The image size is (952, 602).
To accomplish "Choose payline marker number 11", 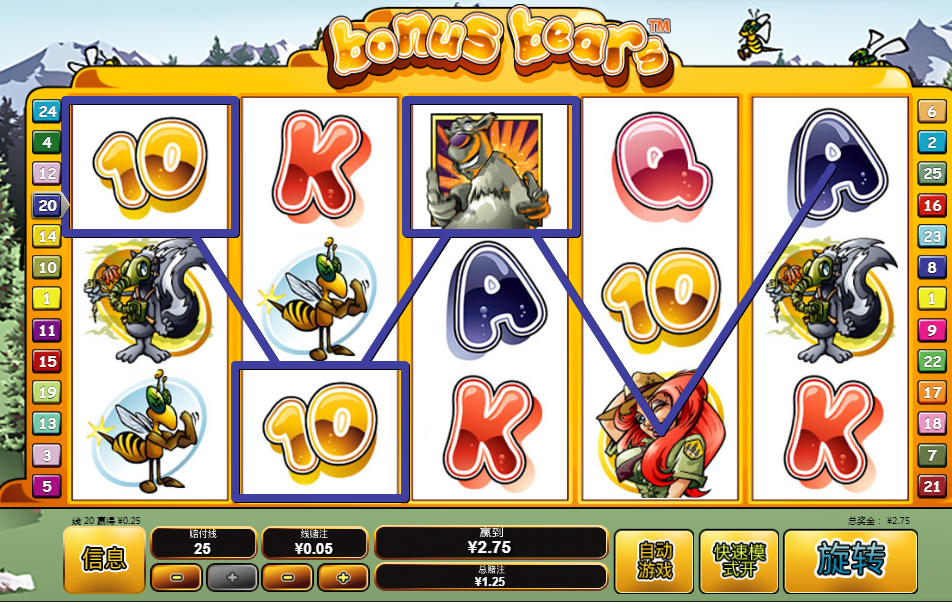I will [47, 330].
